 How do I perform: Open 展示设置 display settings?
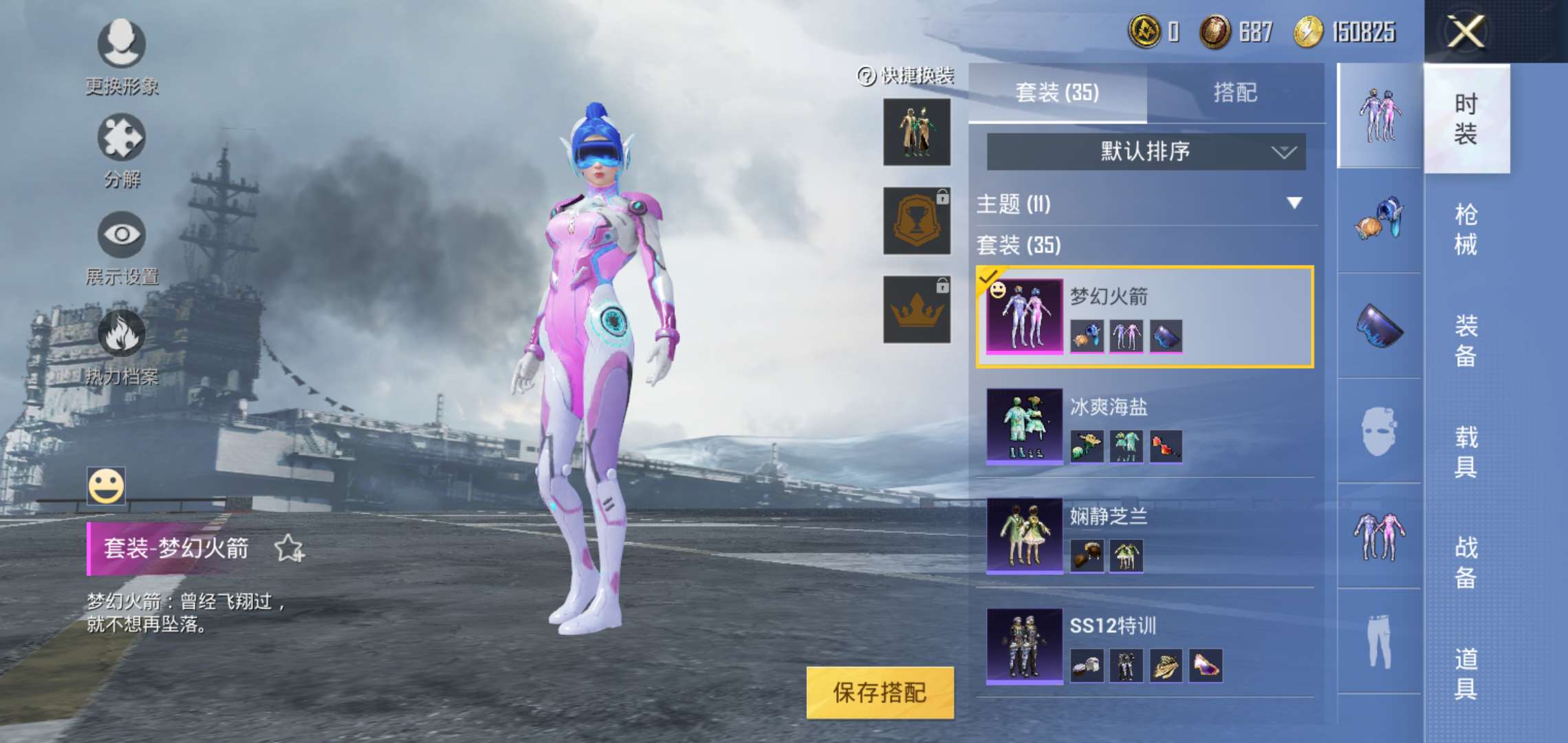click(x=122, y=248)
